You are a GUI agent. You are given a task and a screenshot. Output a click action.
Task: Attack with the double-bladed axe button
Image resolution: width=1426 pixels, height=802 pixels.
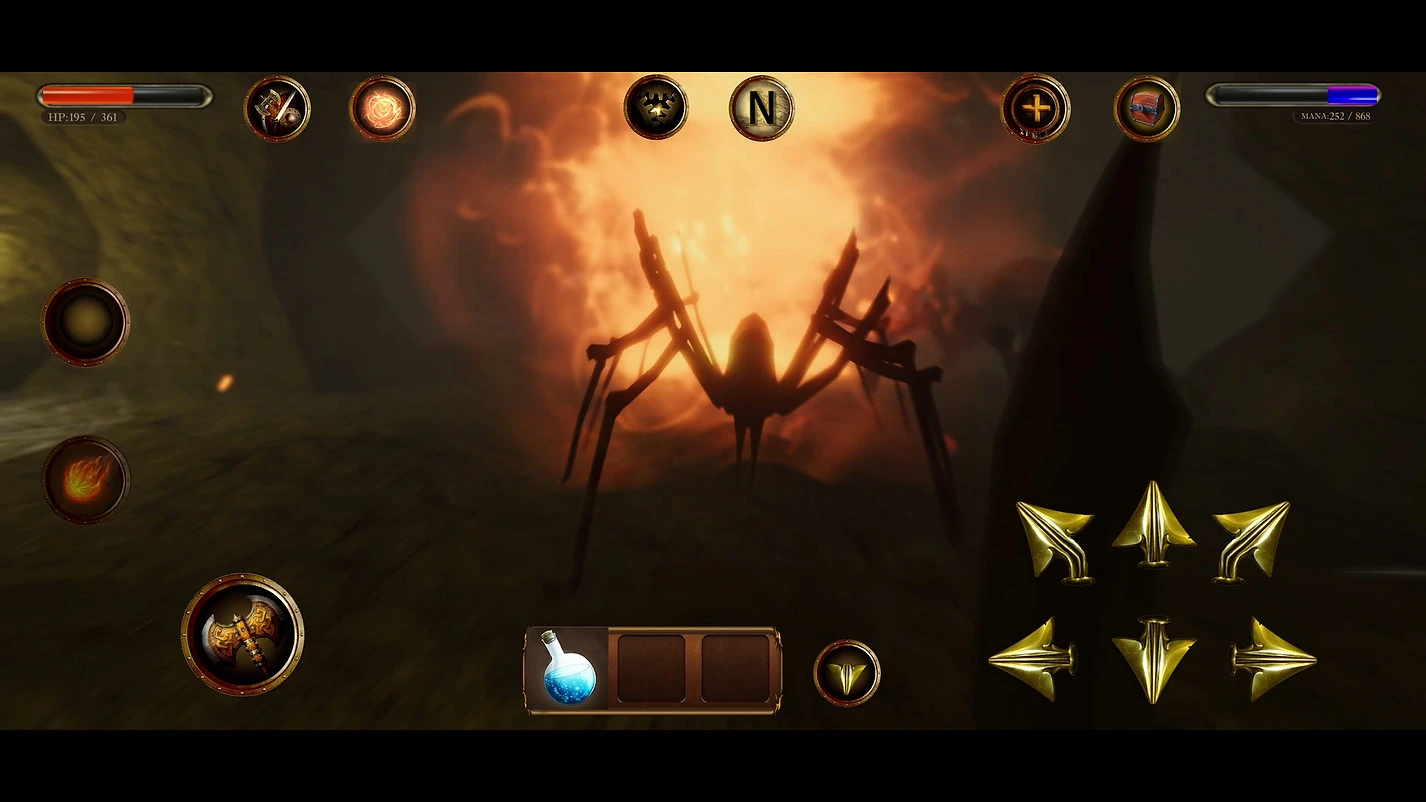pos(242,634)
